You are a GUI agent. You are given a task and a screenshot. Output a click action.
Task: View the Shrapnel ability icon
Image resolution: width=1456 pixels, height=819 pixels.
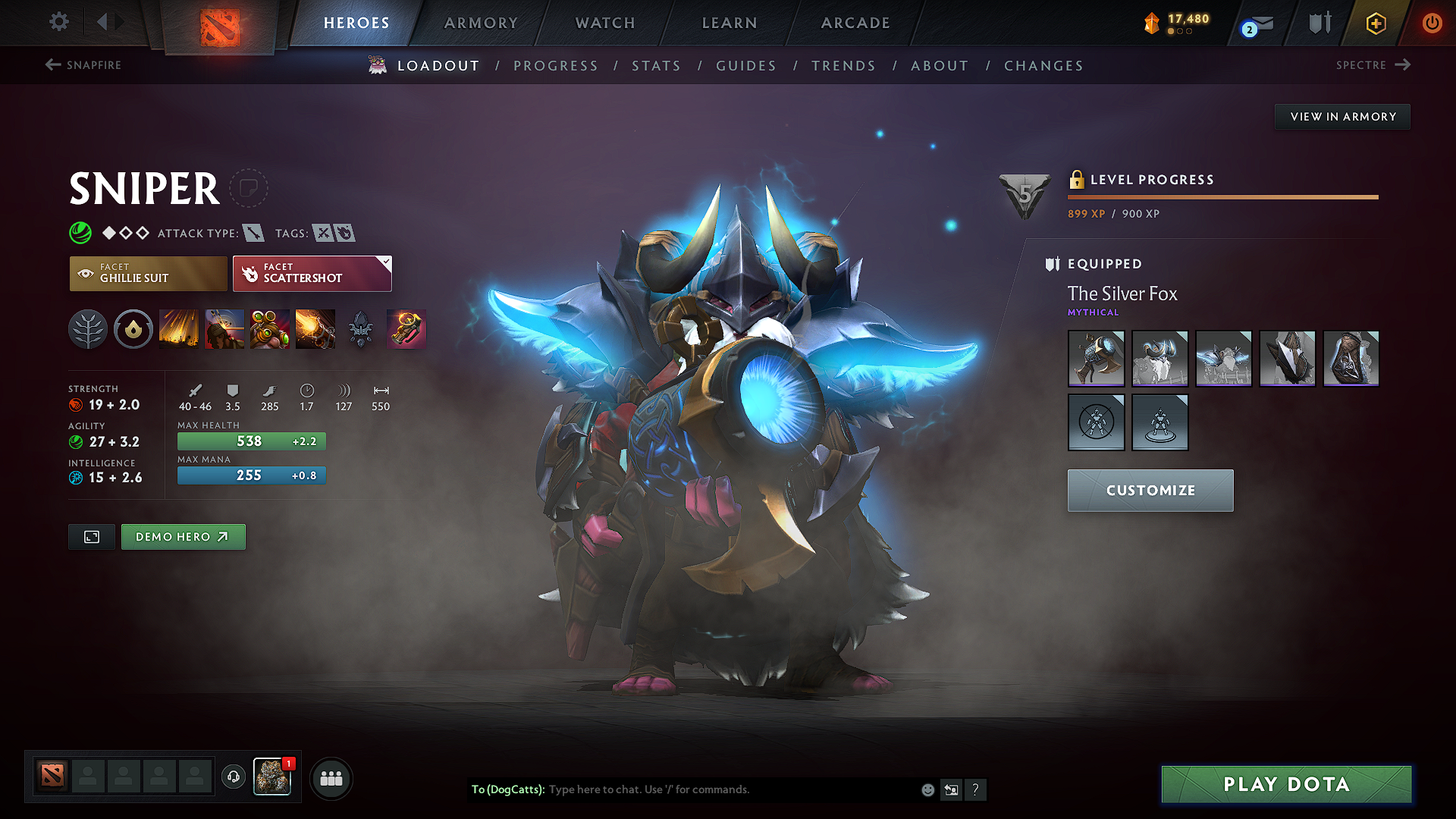179,328
